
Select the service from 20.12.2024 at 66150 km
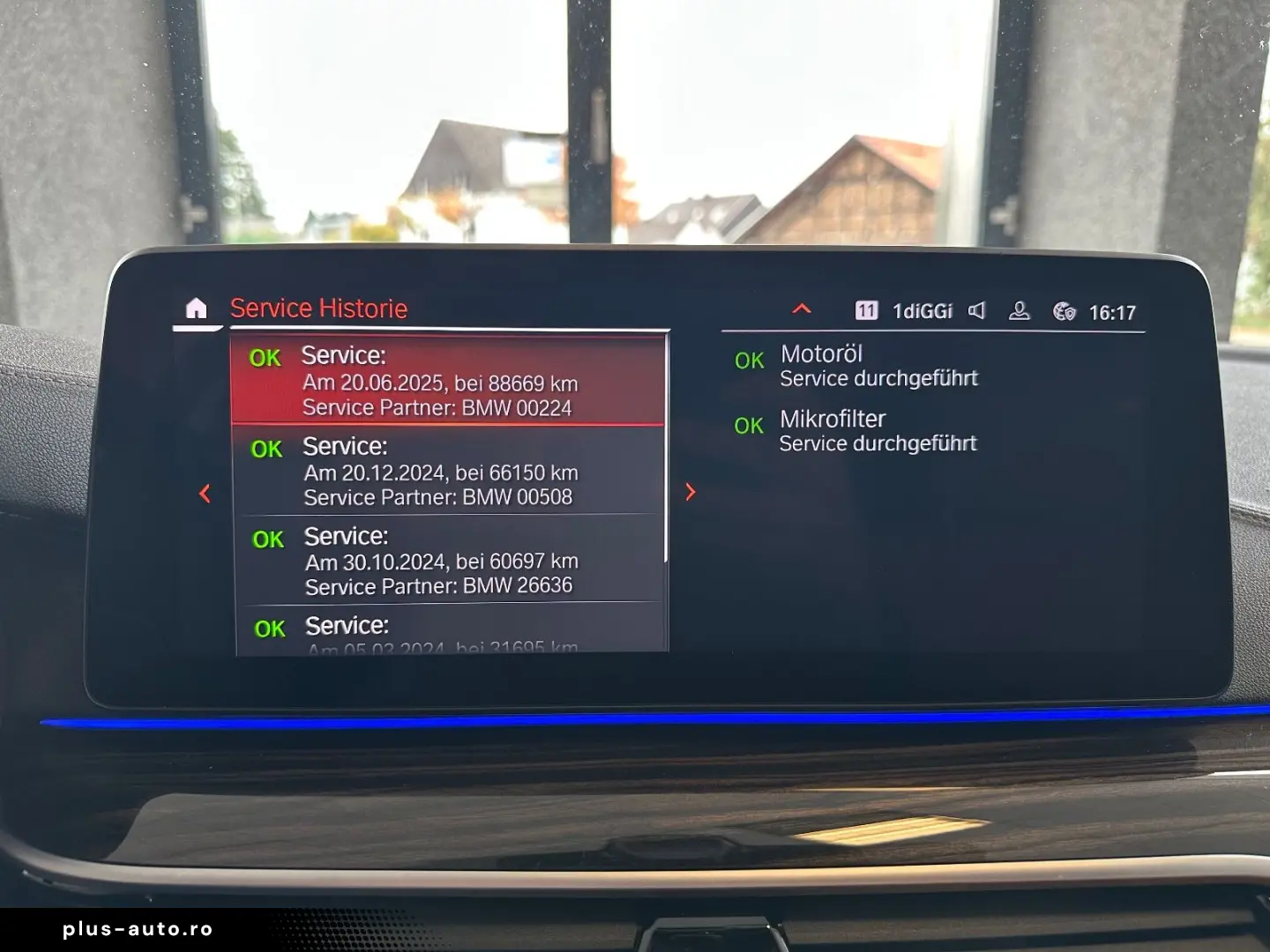441,472
